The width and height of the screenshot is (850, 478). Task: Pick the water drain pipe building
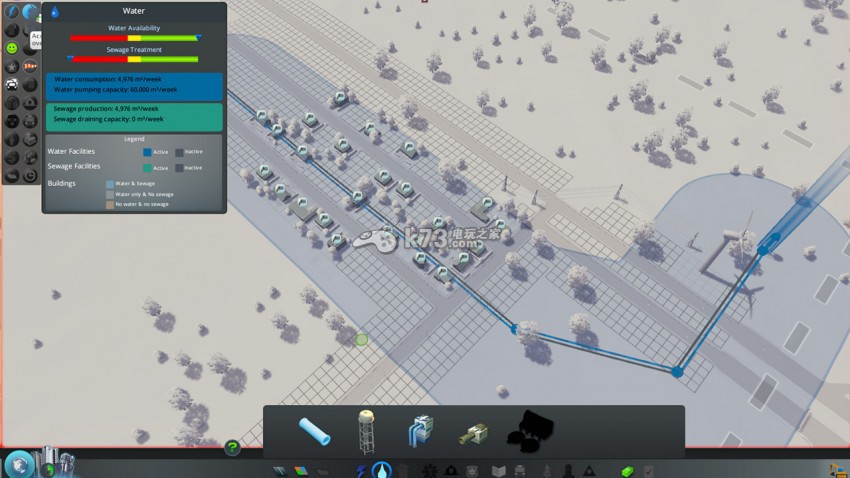tap(472, 433)
